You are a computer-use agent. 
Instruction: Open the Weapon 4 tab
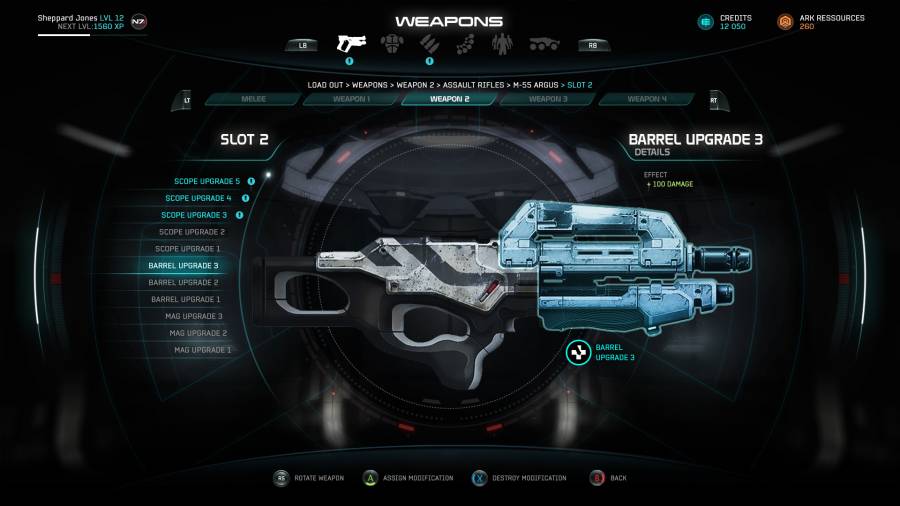point(646,99)
